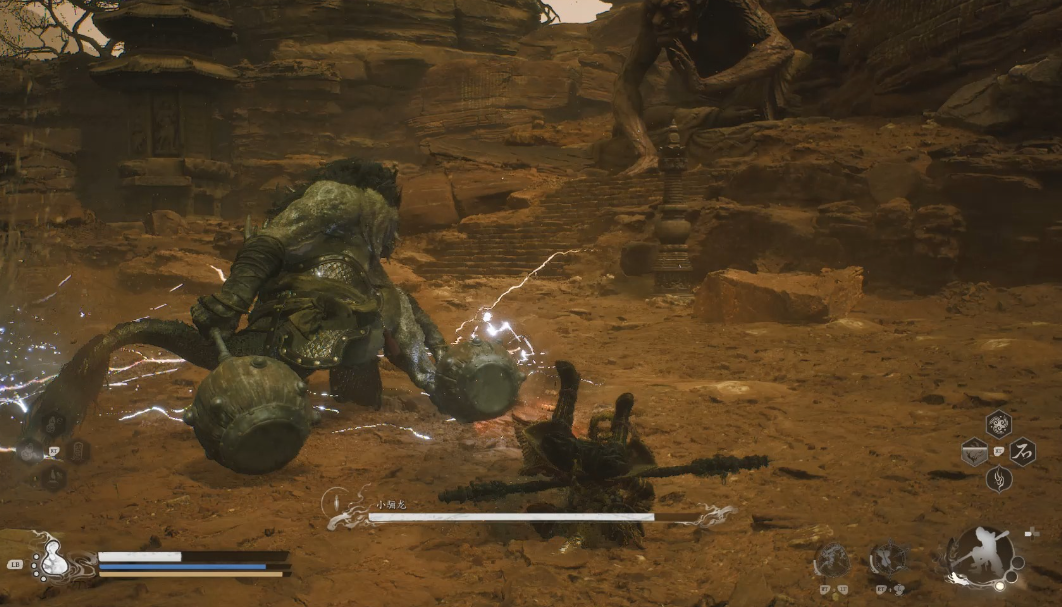Cast the Rock Solid stone-glyph spell

tap(1022, 451)
